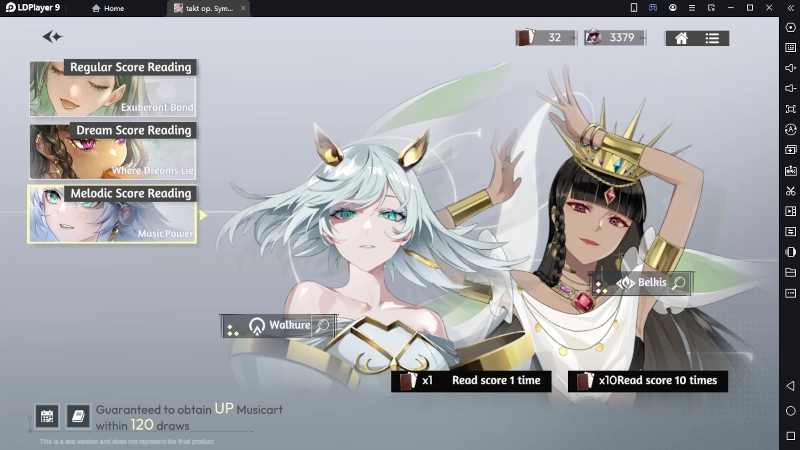Inspect Walkure character details
The width and height of the screenshot is (800, 450).
(322, 326)
